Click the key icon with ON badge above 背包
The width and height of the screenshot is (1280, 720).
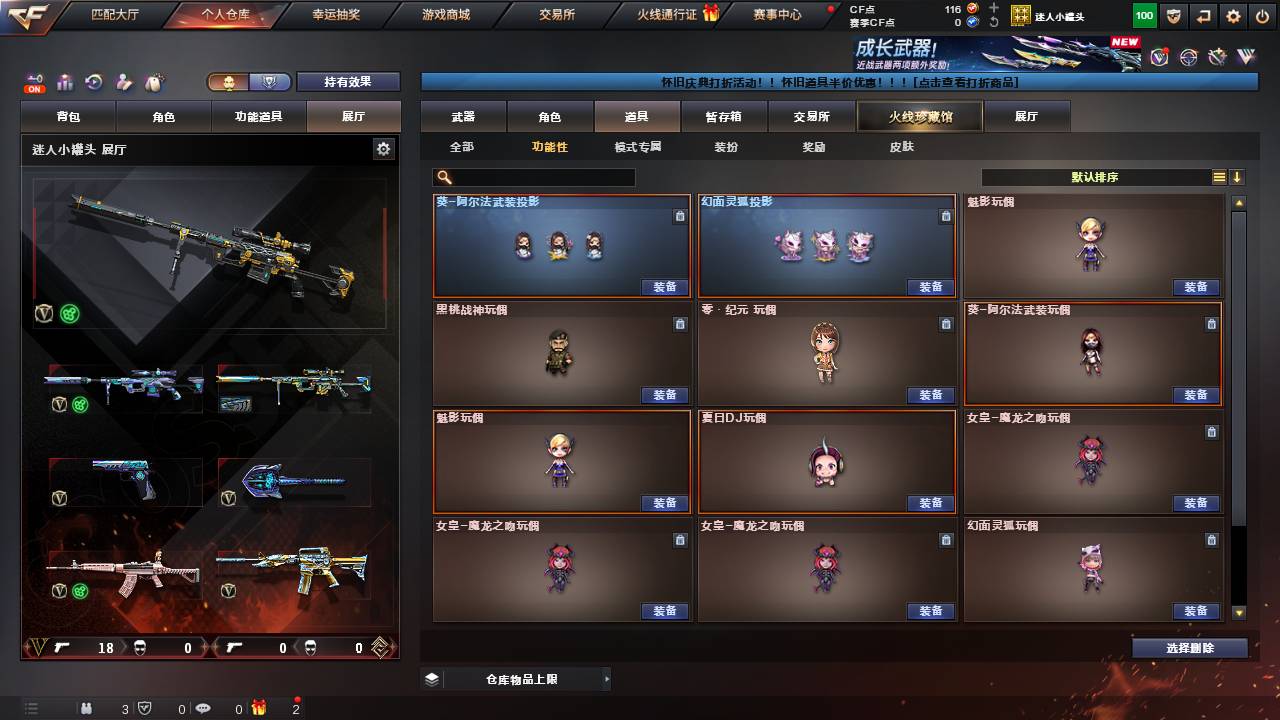click(34, 80)
